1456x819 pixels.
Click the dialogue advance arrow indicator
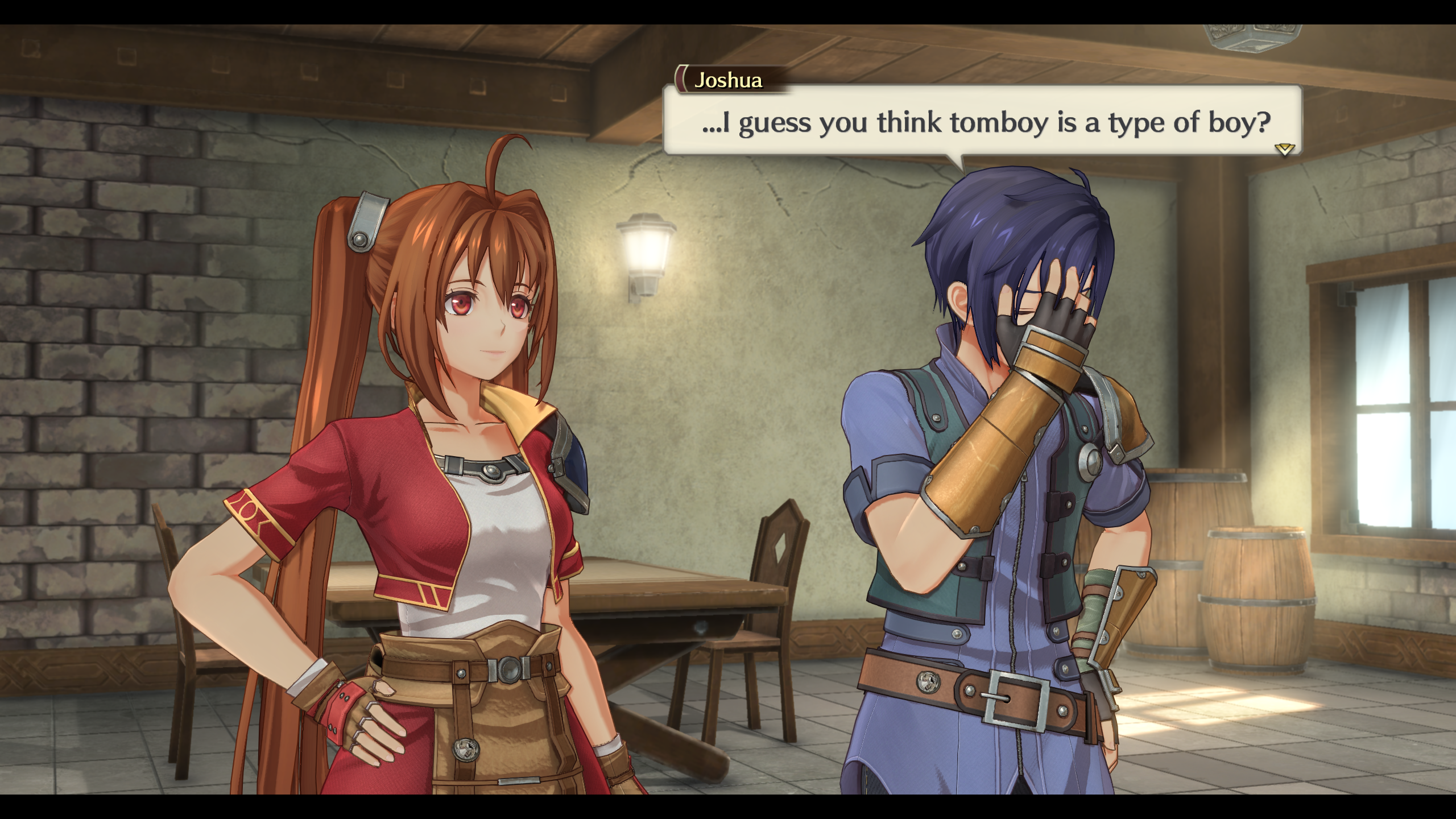tap(1284, 149)
